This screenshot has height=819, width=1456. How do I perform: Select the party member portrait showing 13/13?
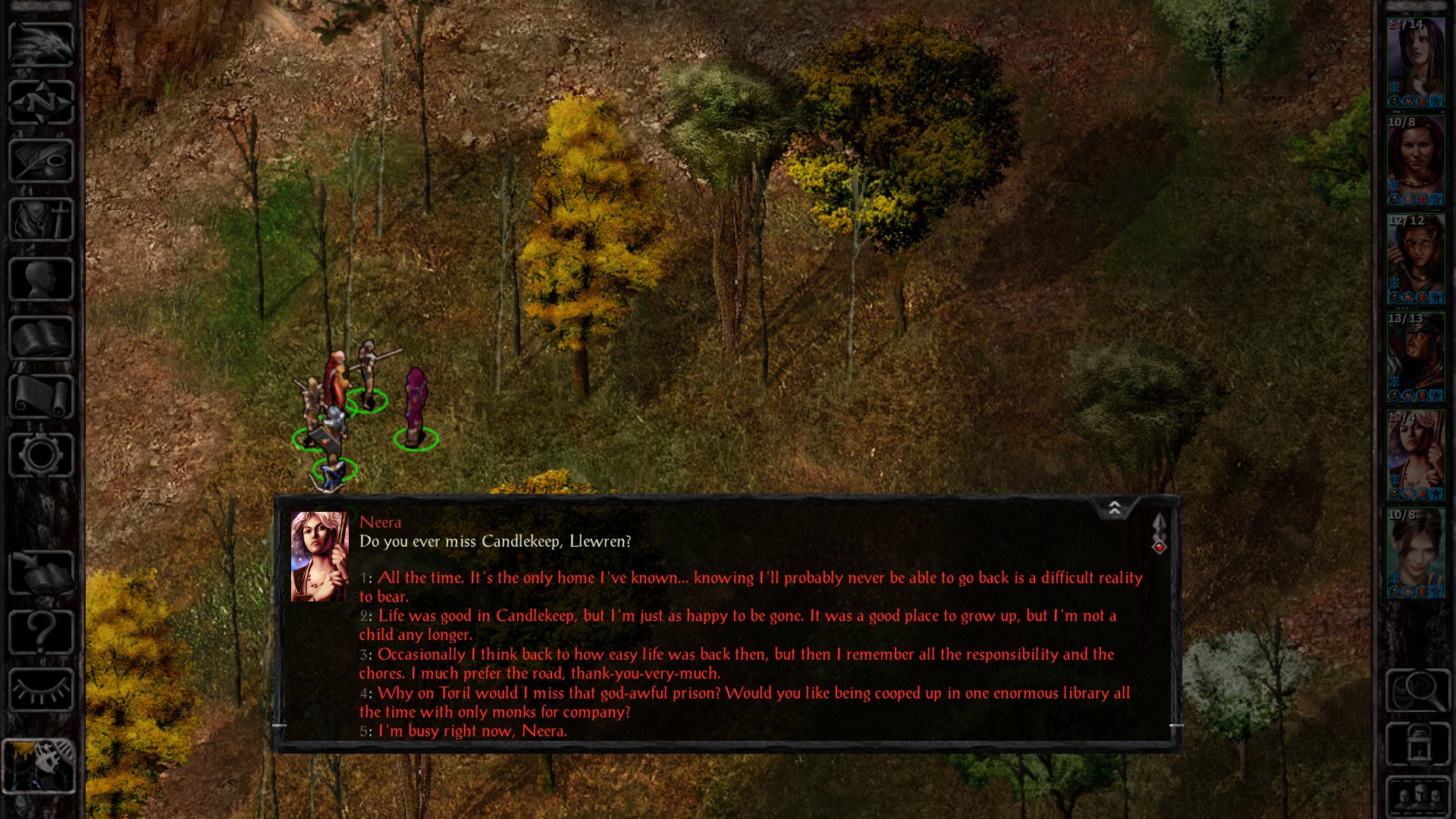pyautogui.click(x=1417, y=356)
